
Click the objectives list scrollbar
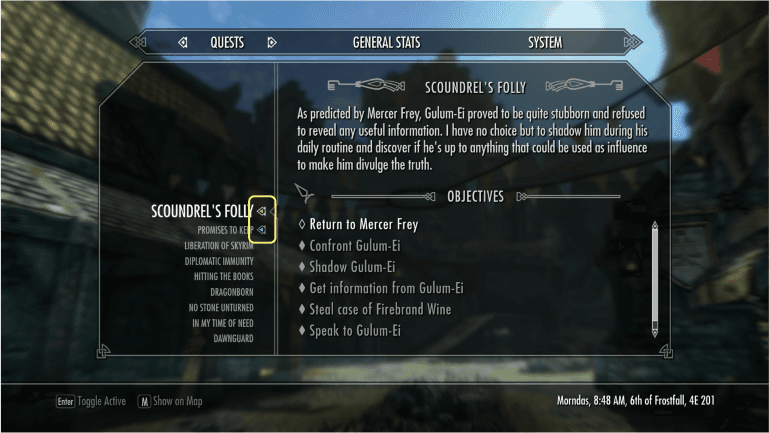655,280
